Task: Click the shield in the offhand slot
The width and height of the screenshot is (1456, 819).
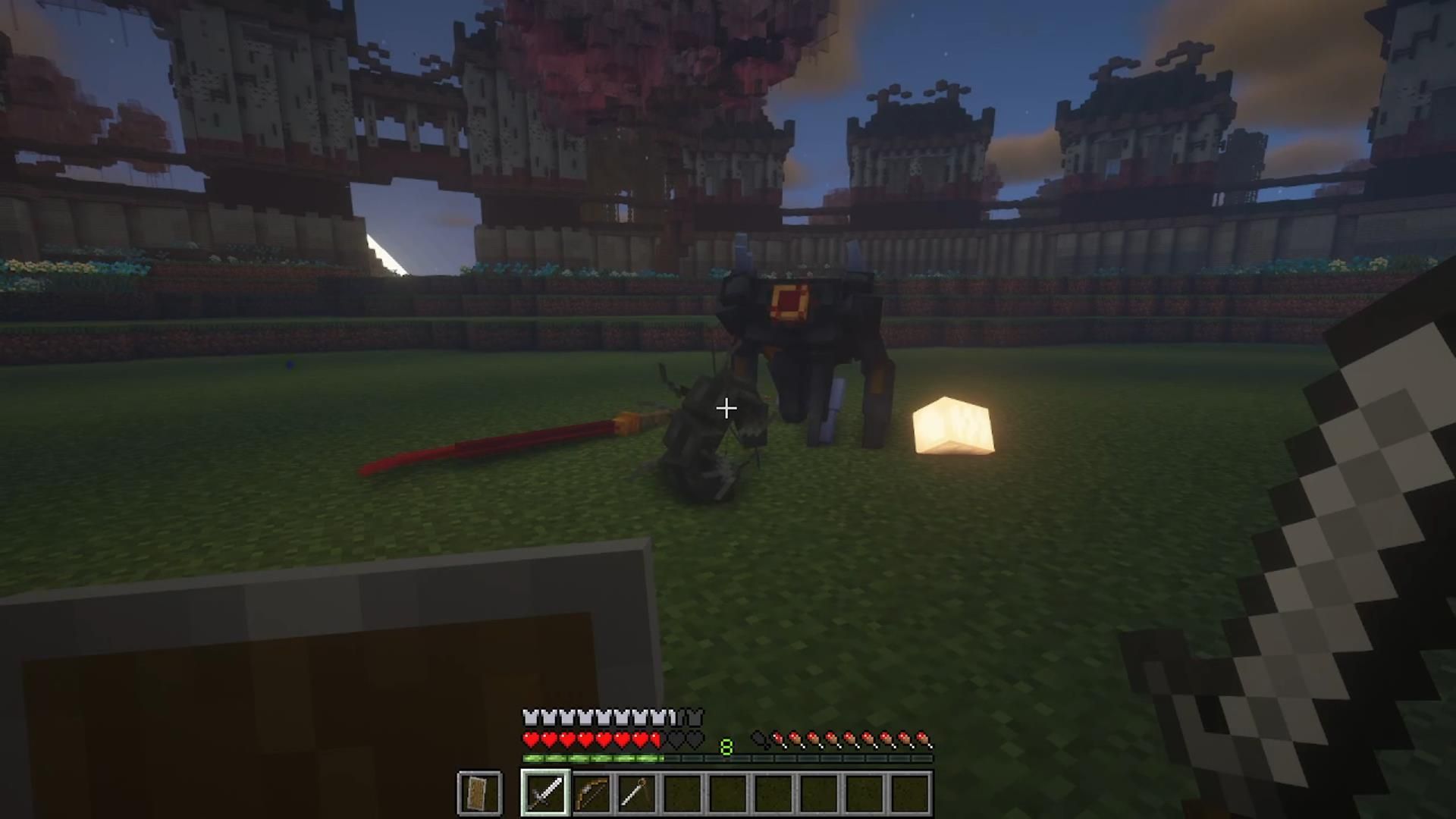Action: (x=480, y=792)
